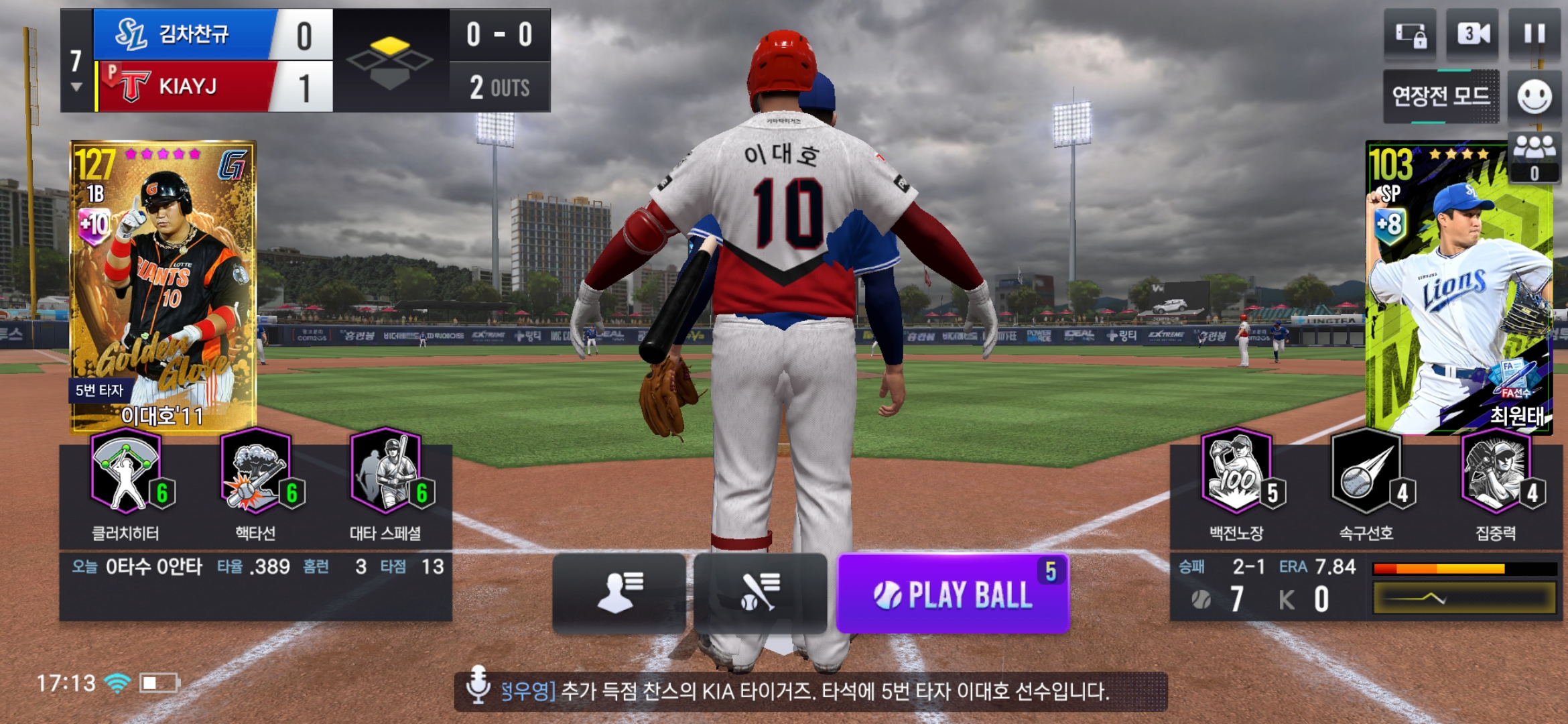This screenshot has width=1568, height=724.
Task: Start the at-bat with PLAY BALL
Action: [x=952, y=594]
